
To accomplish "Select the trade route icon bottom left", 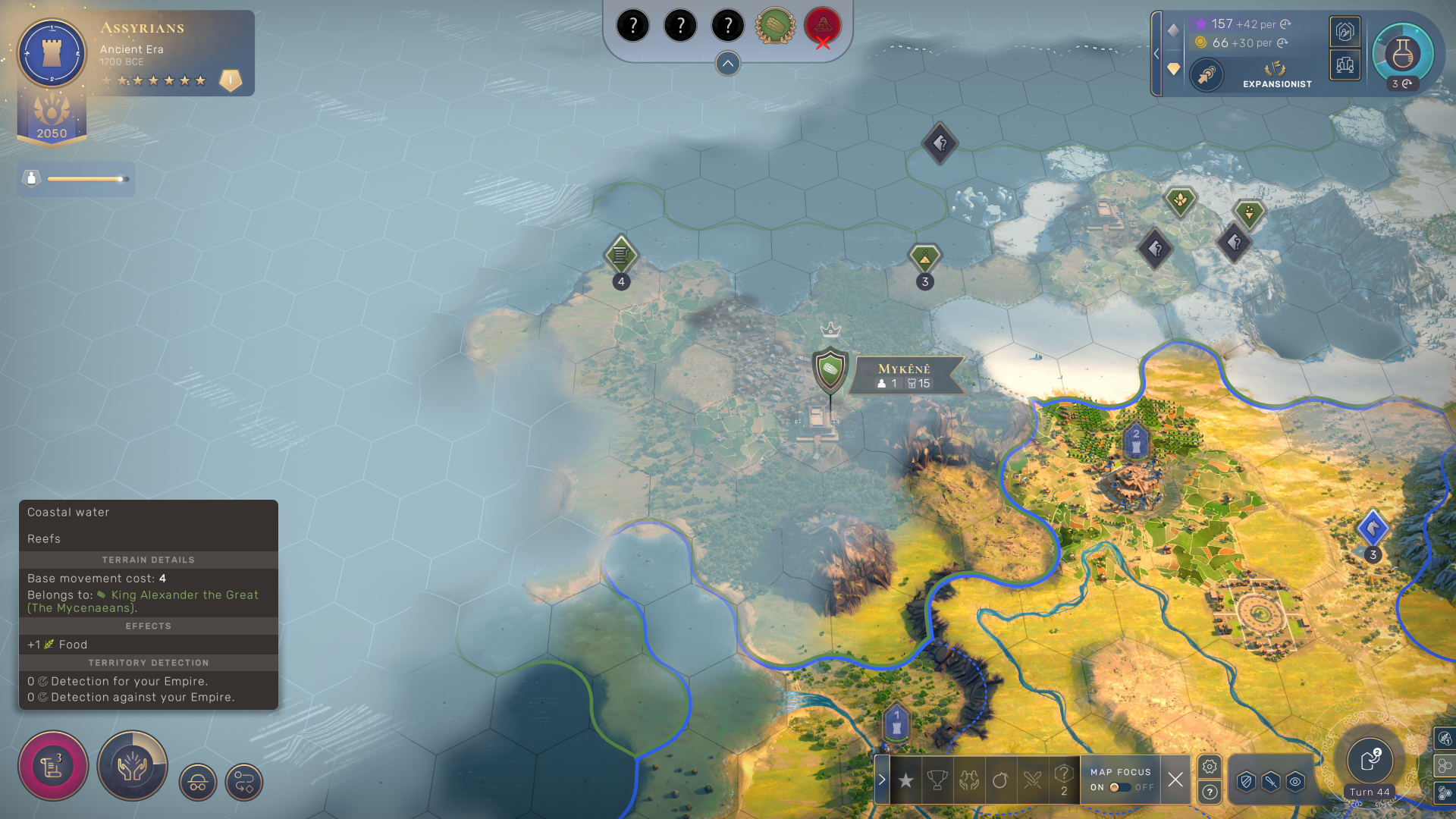I will pos(243,782).
